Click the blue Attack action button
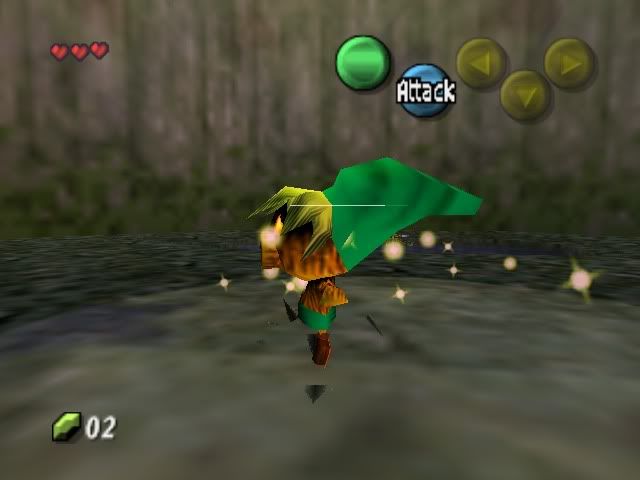The image size is (640, 480). tap(425, 91)
